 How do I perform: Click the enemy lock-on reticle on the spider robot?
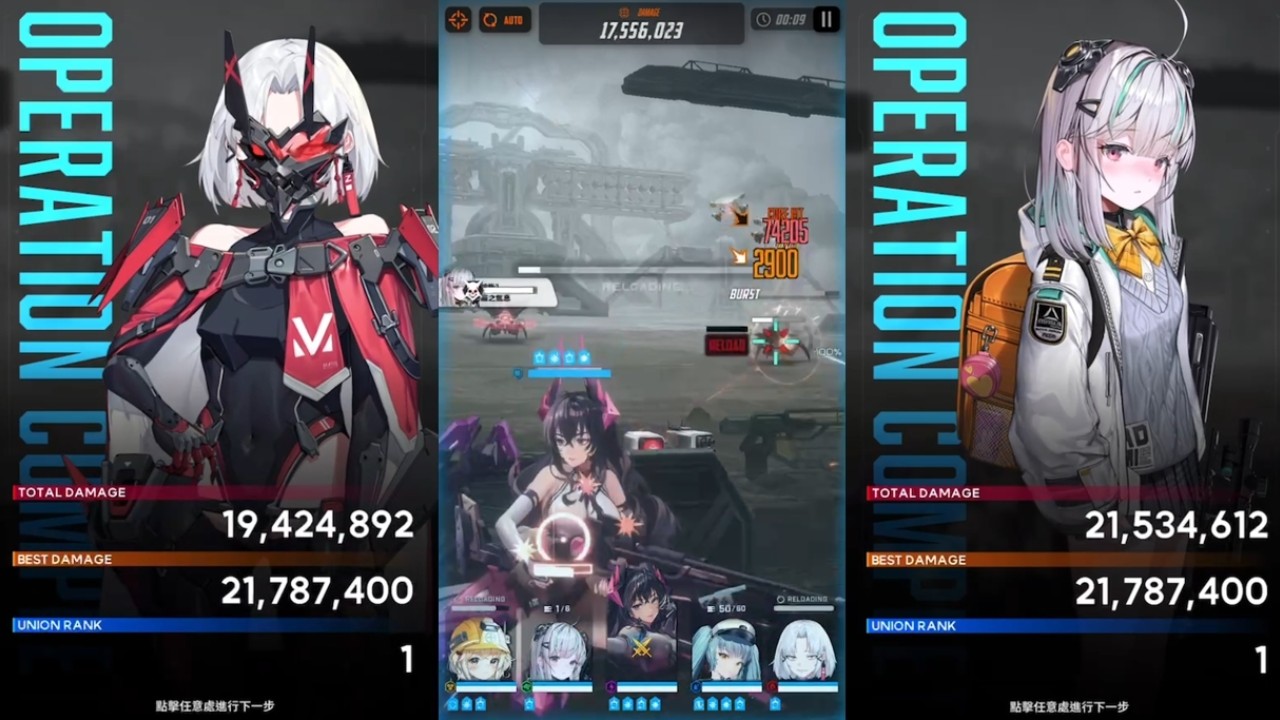[777, 342]
